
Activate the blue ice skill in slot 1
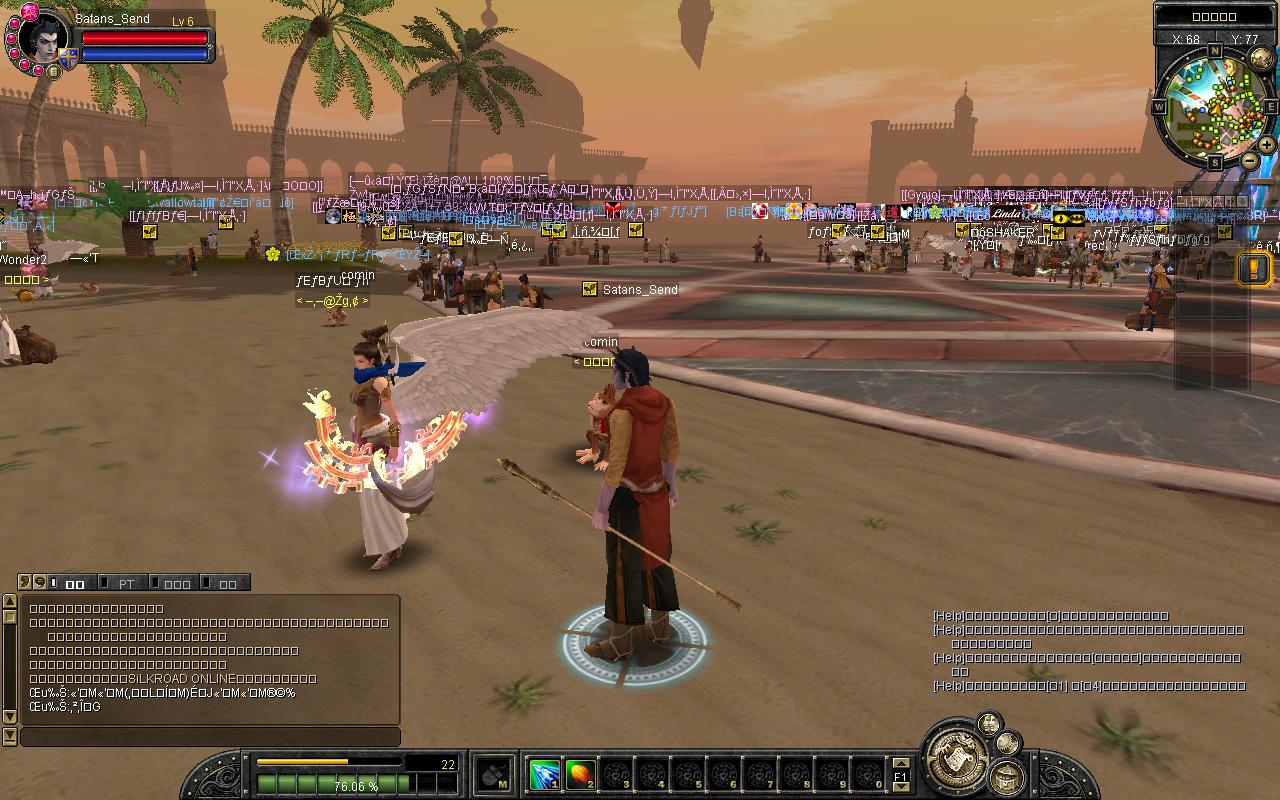tap(545, 774)
